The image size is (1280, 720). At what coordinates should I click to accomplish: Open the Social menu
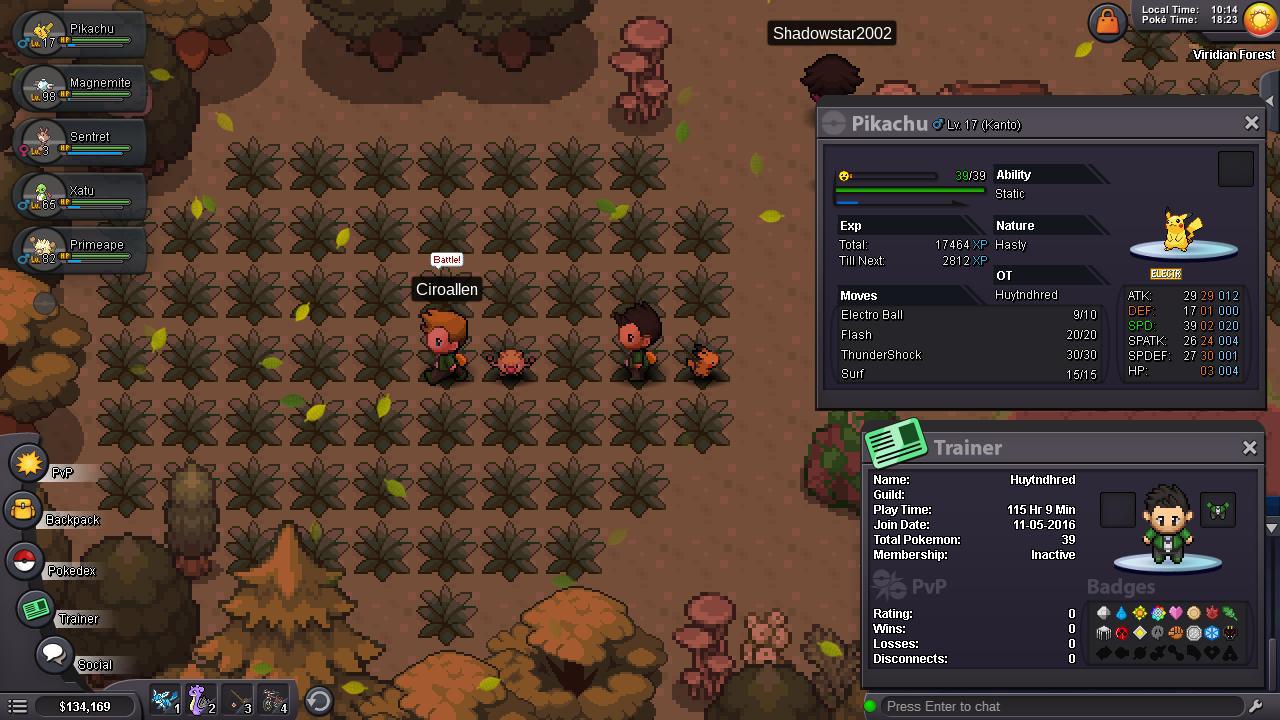tap(54, 656)
